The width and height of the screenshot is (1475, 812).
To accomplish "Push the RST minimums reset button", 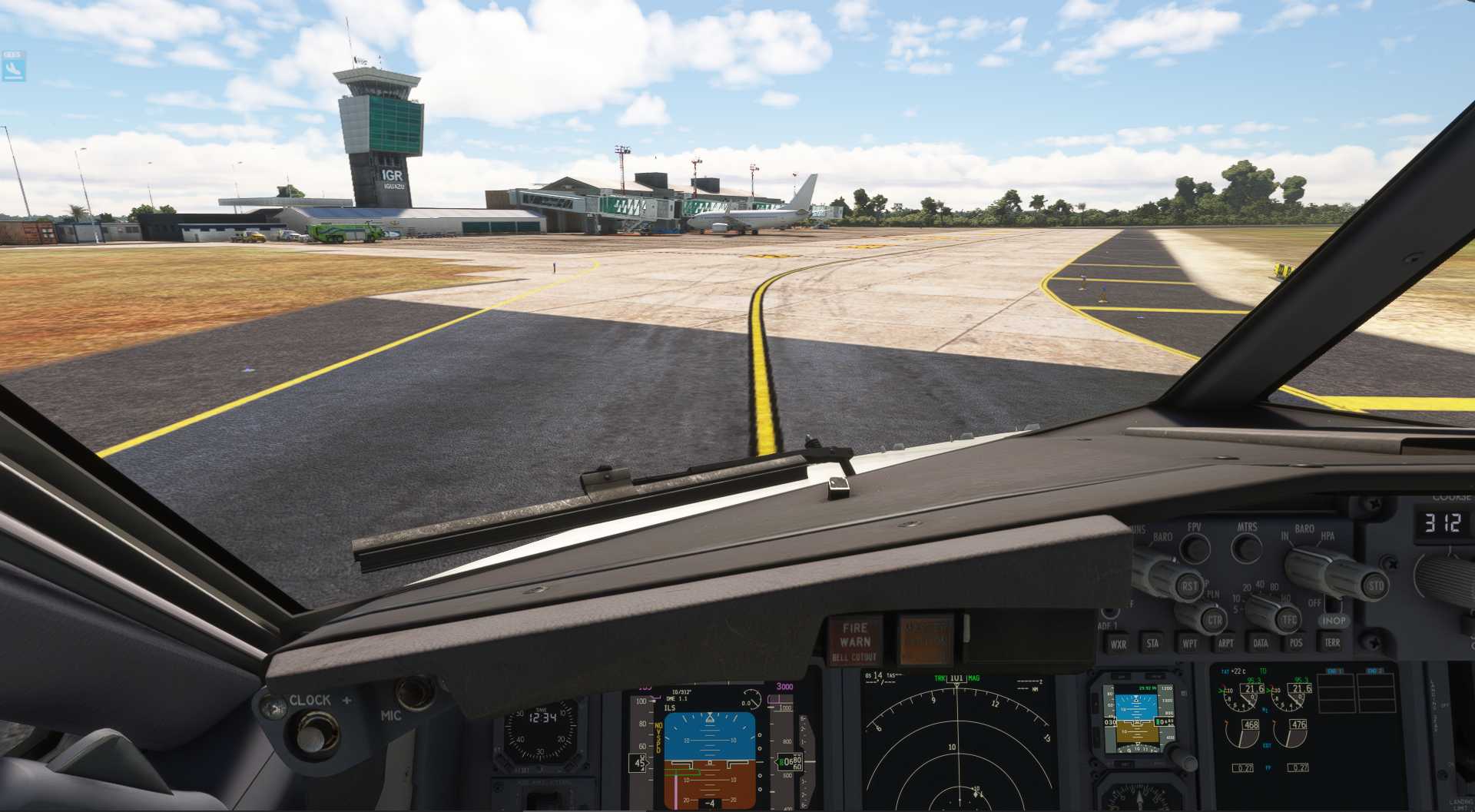I will pos(1189,586).
